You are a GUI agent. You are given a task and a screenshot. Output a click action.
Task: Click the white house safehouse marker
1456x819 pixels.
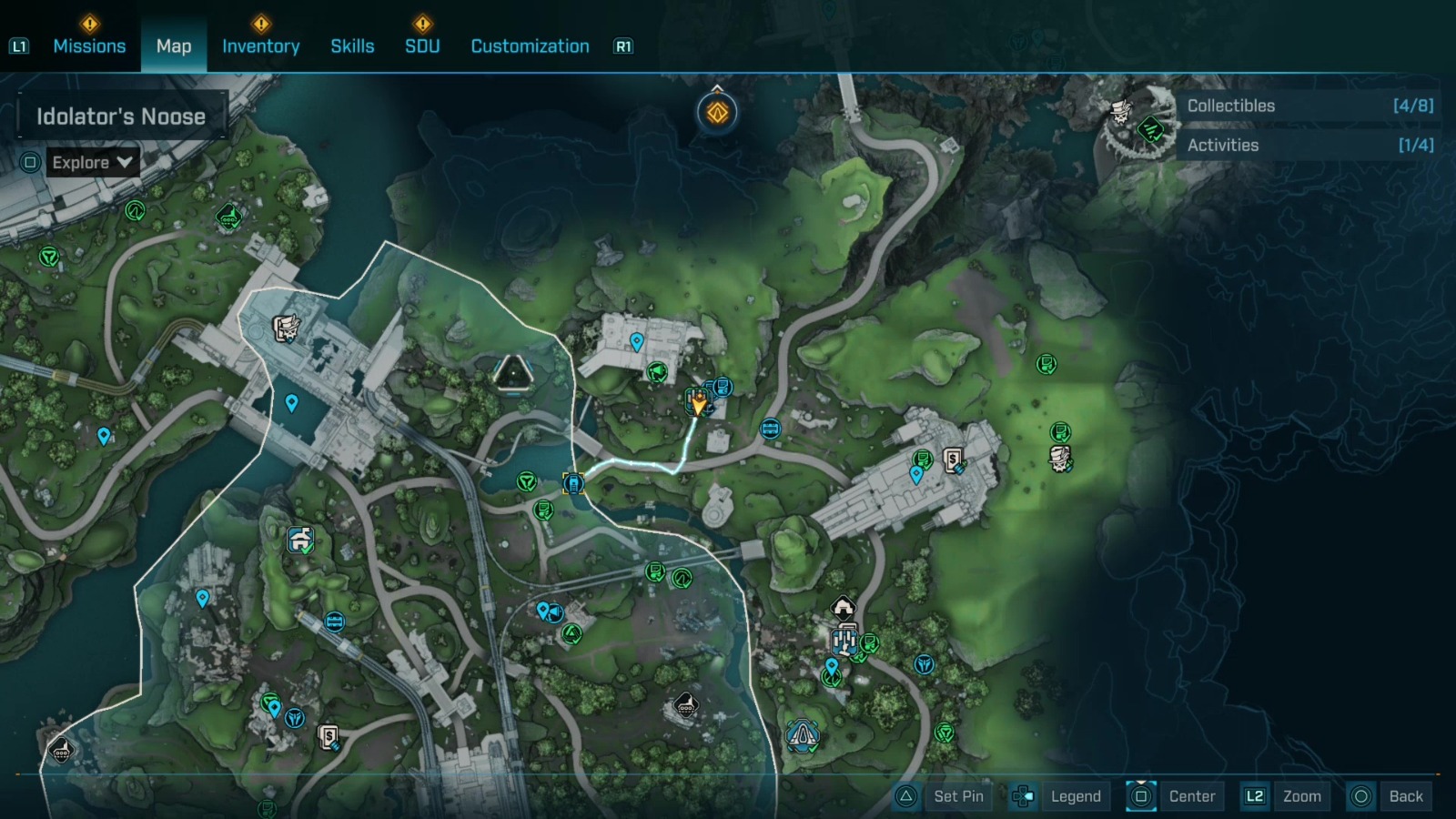844,607
